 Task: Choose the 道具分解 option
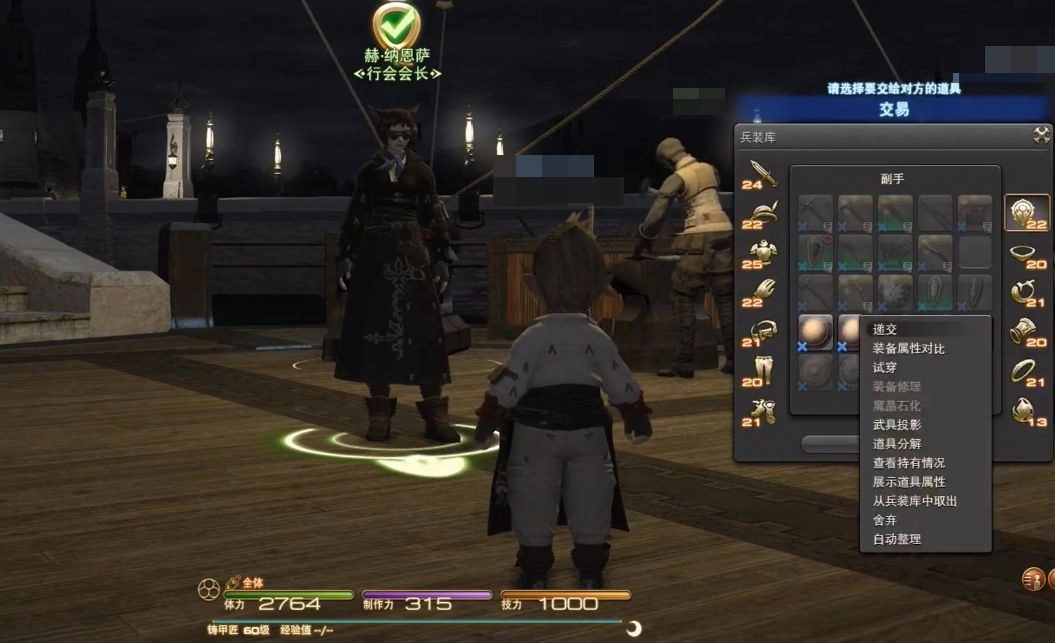click(x=896, y=443)
